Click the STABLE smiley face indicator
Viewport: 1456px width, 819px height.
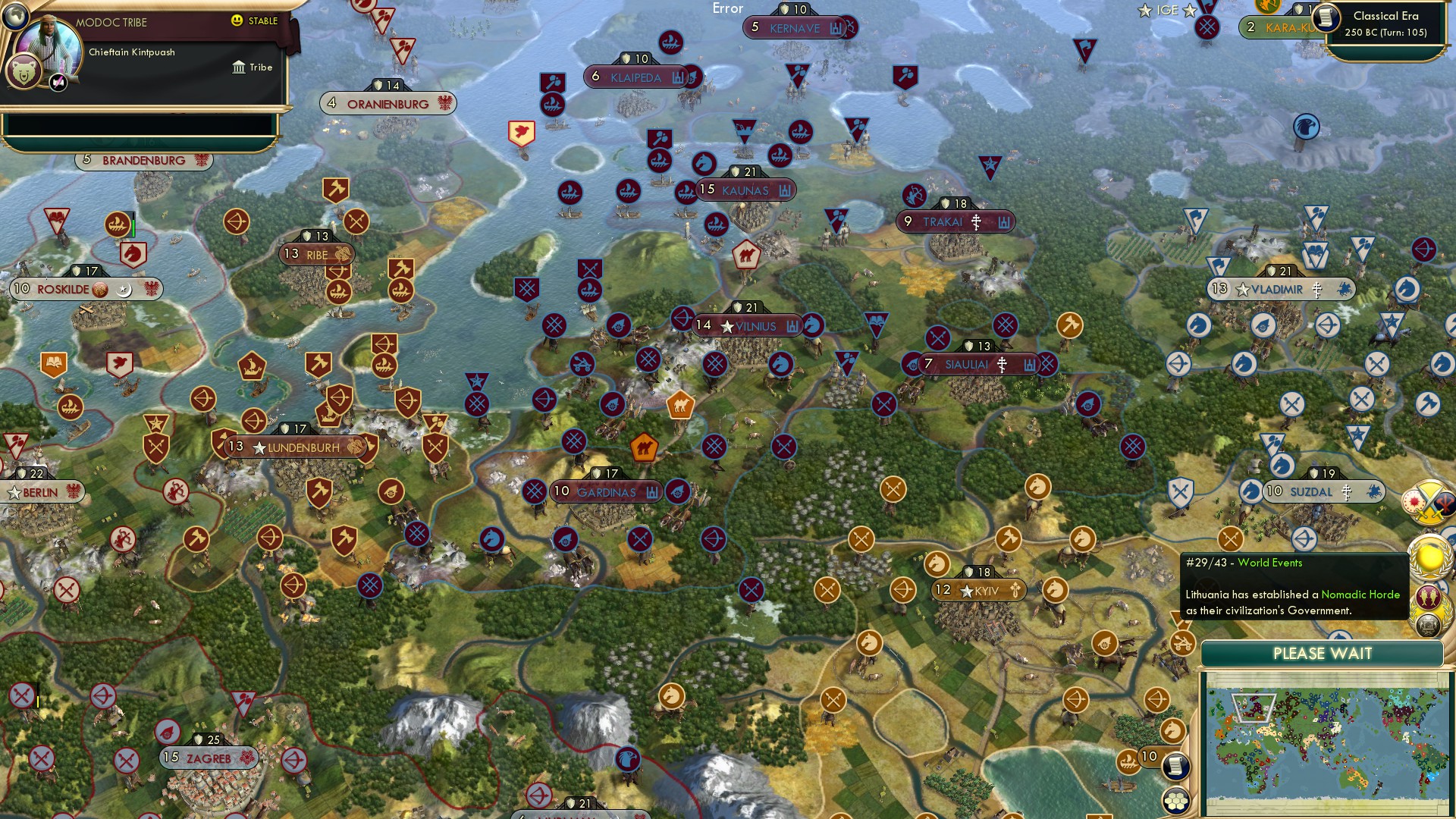237,20
